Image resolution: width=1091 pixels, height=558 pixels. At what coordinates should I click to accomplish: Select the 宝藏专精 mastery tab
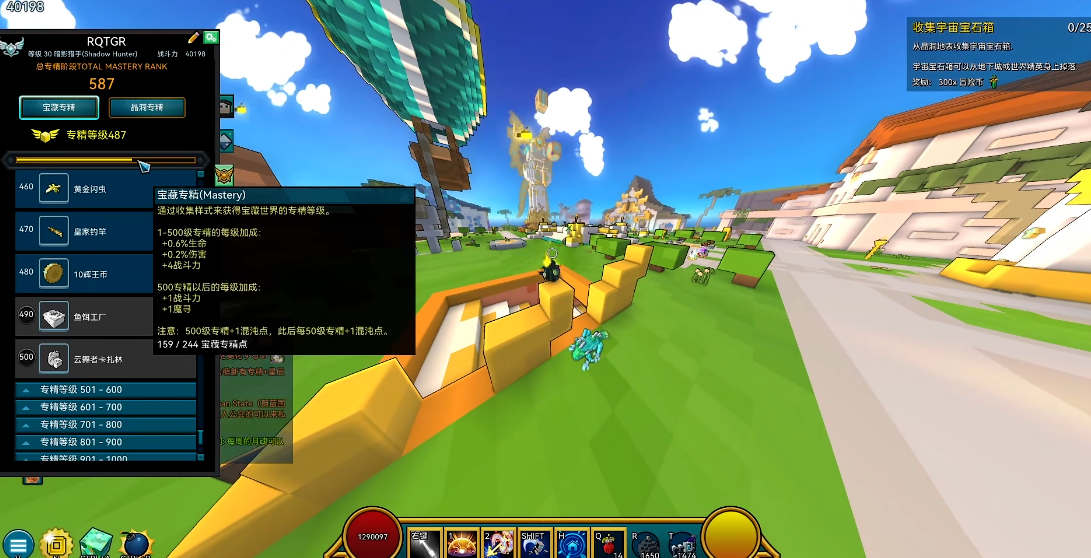pos(59,108)
